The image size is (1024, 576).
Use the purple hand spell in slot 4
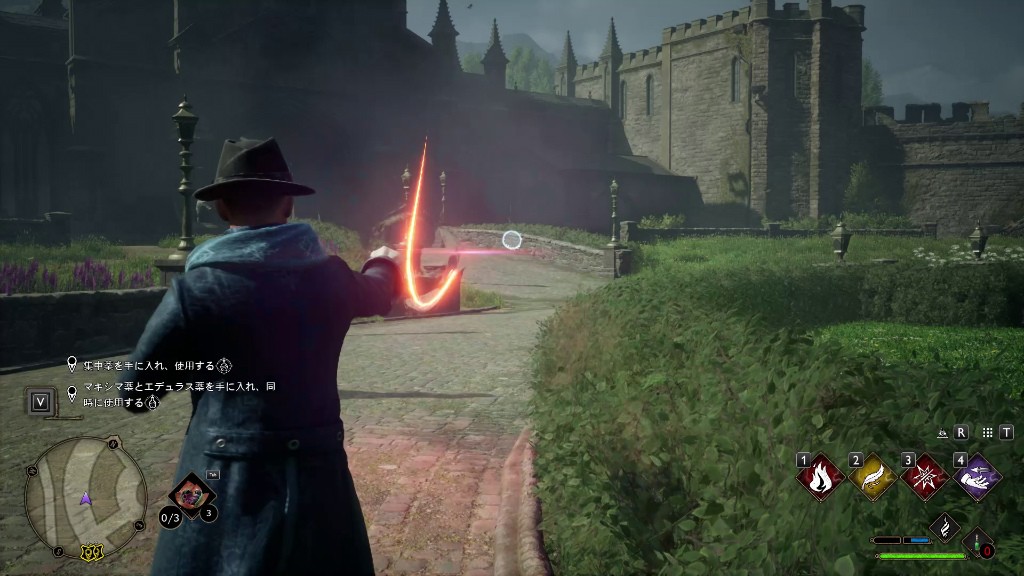click(x=976, y=477)
